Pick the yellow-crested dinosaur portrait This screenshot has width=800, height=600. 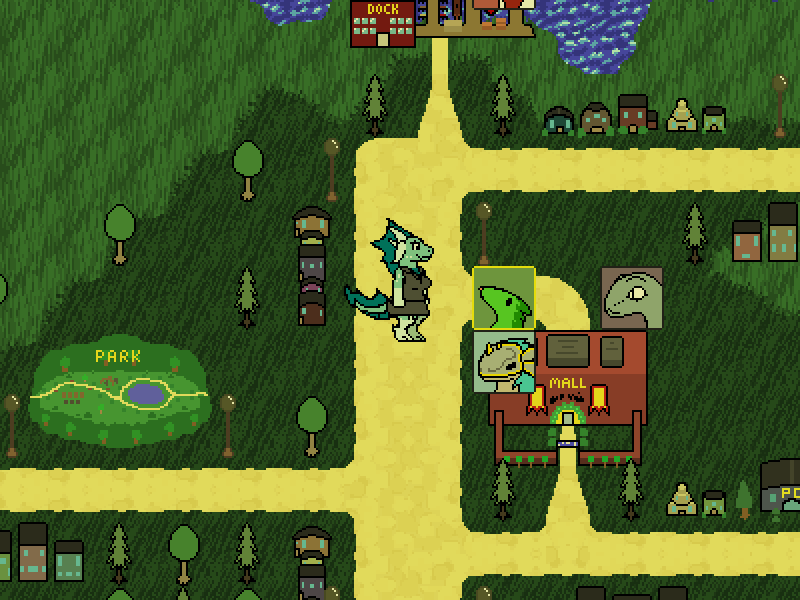click(504, 362)
